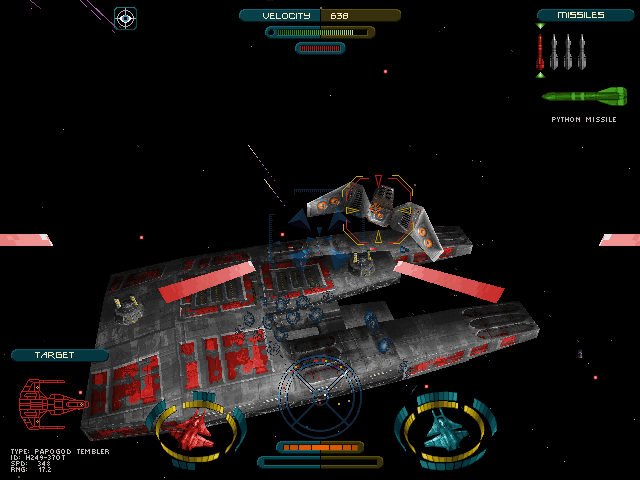Viewport: 640px width, 480px height.
Task: Click the red target ship wireframe
Action: coord(52,405)
